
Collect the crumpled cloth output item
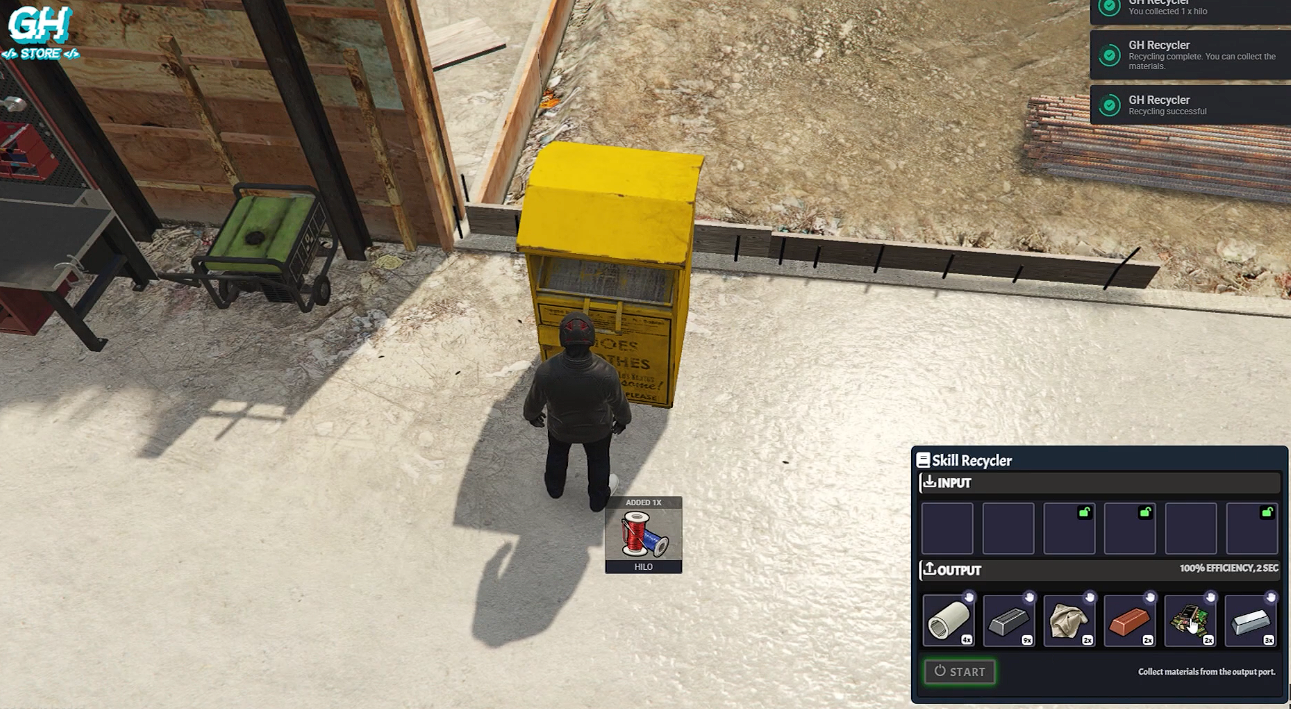[1069, 621]
